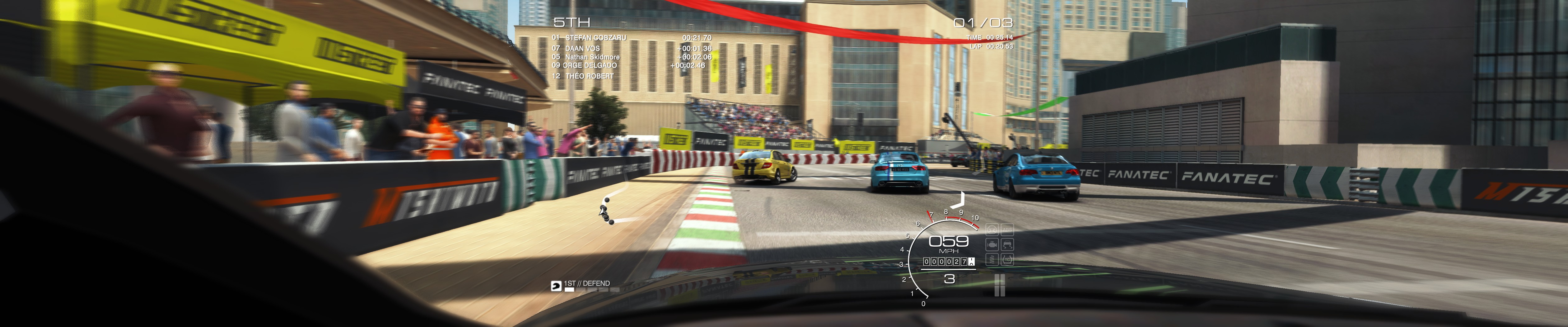Click the engine warning icon
Image resolution: width=1568 pixels, height=327 pixels.
pos(992,244)
